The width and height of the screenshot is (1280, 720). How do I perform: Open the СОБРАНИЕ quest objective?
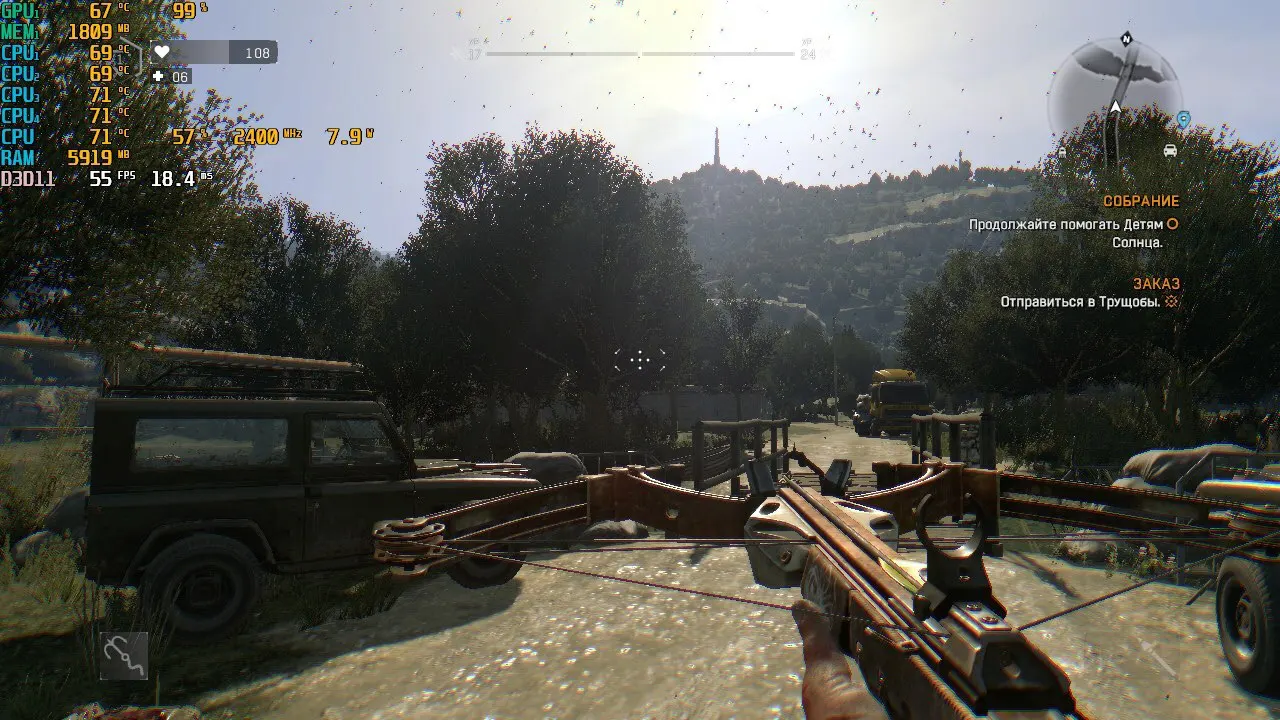(x=1141, y=201)
